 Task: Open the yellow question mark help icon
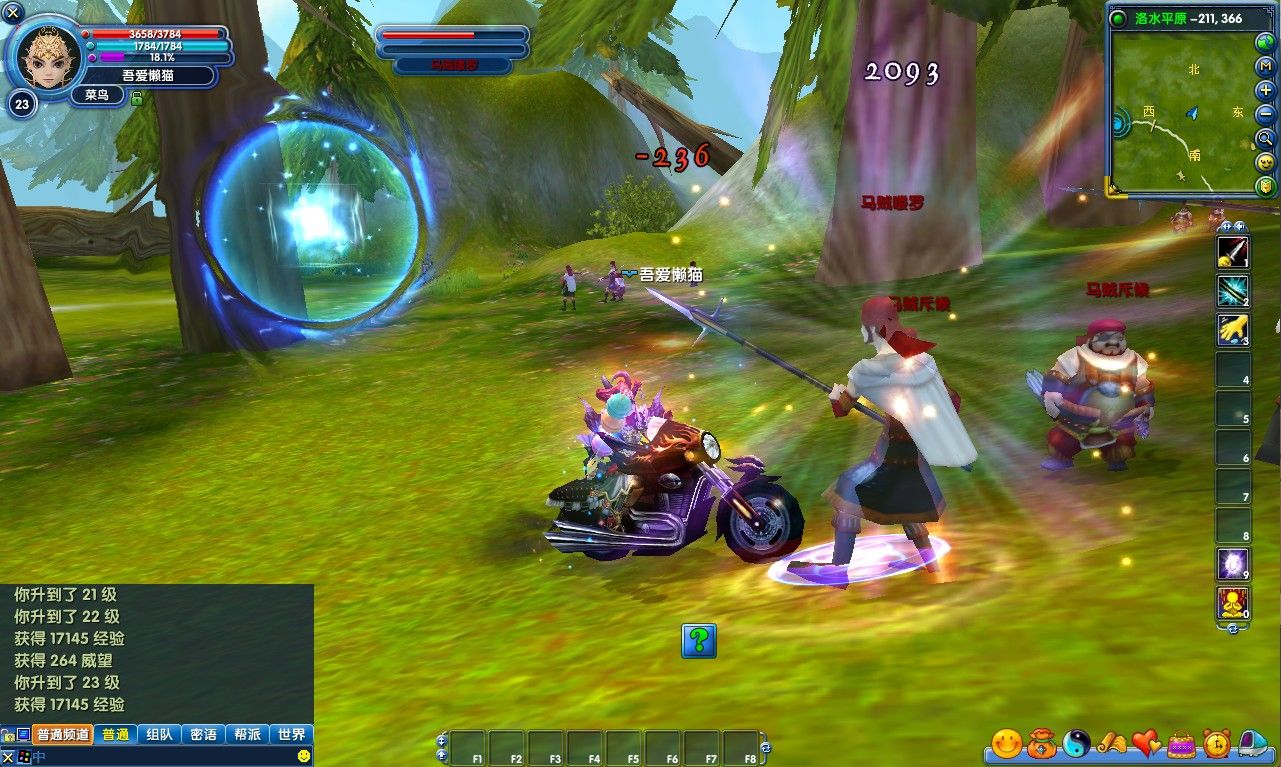click(x=699, y=640)
